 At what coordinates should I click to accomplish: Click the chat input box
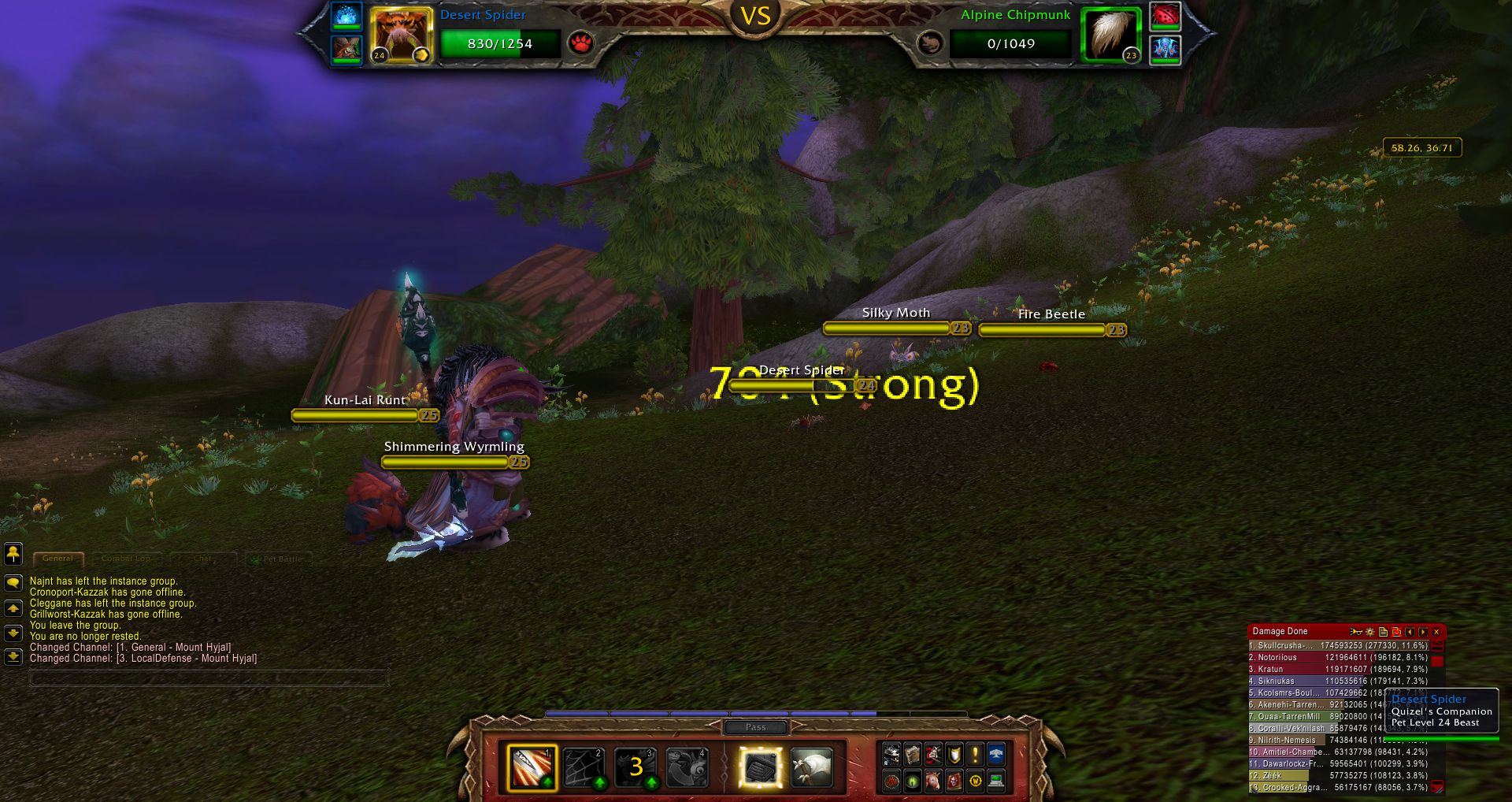point(209,678)
